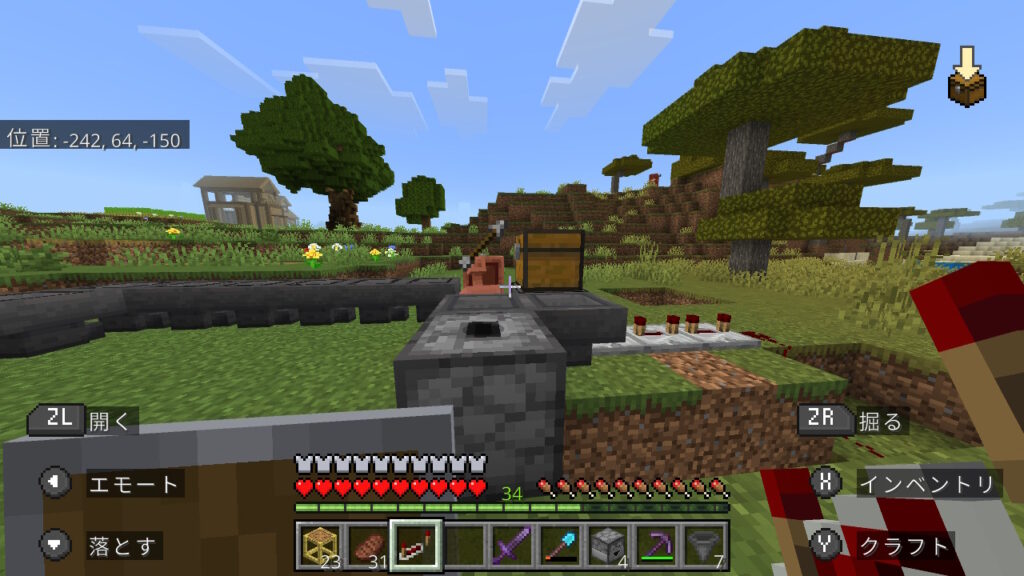1024x576 pixels.
Task: Select the gray stone block stack of 4
Action: 607,545
